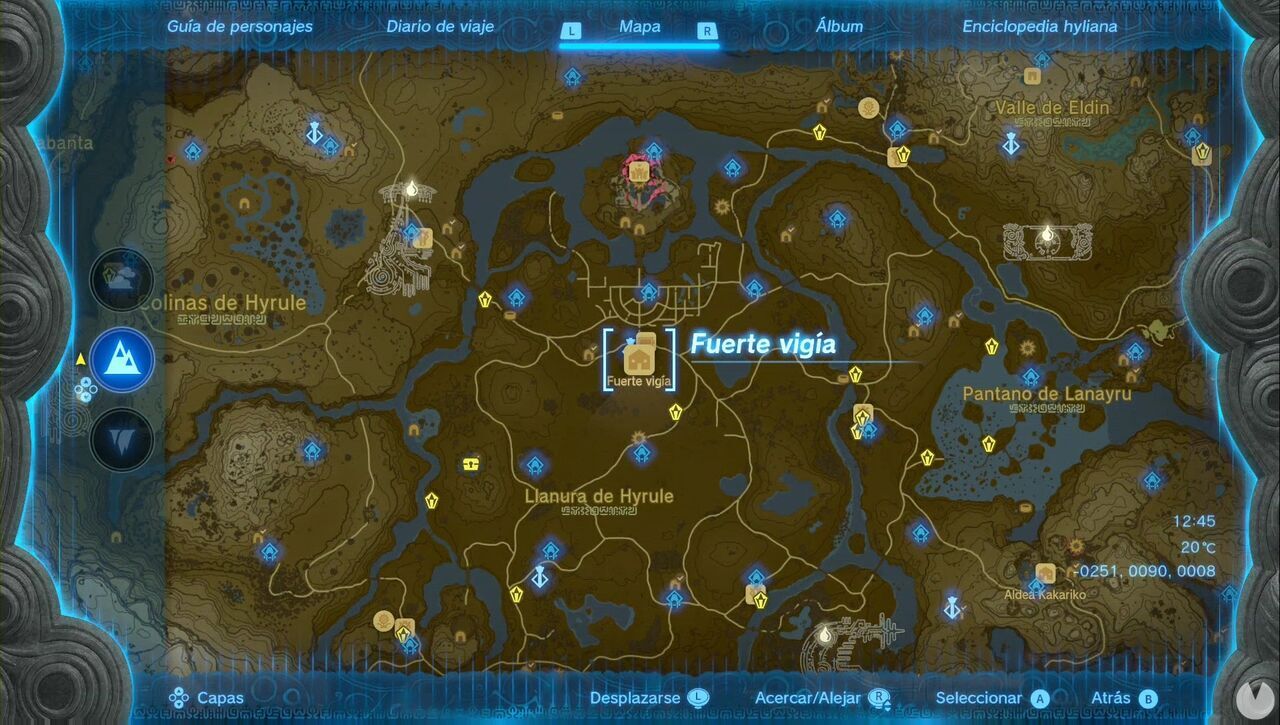
Task: Click the R bumper icon beside the Mapa tab
Action: click(707, 31)
